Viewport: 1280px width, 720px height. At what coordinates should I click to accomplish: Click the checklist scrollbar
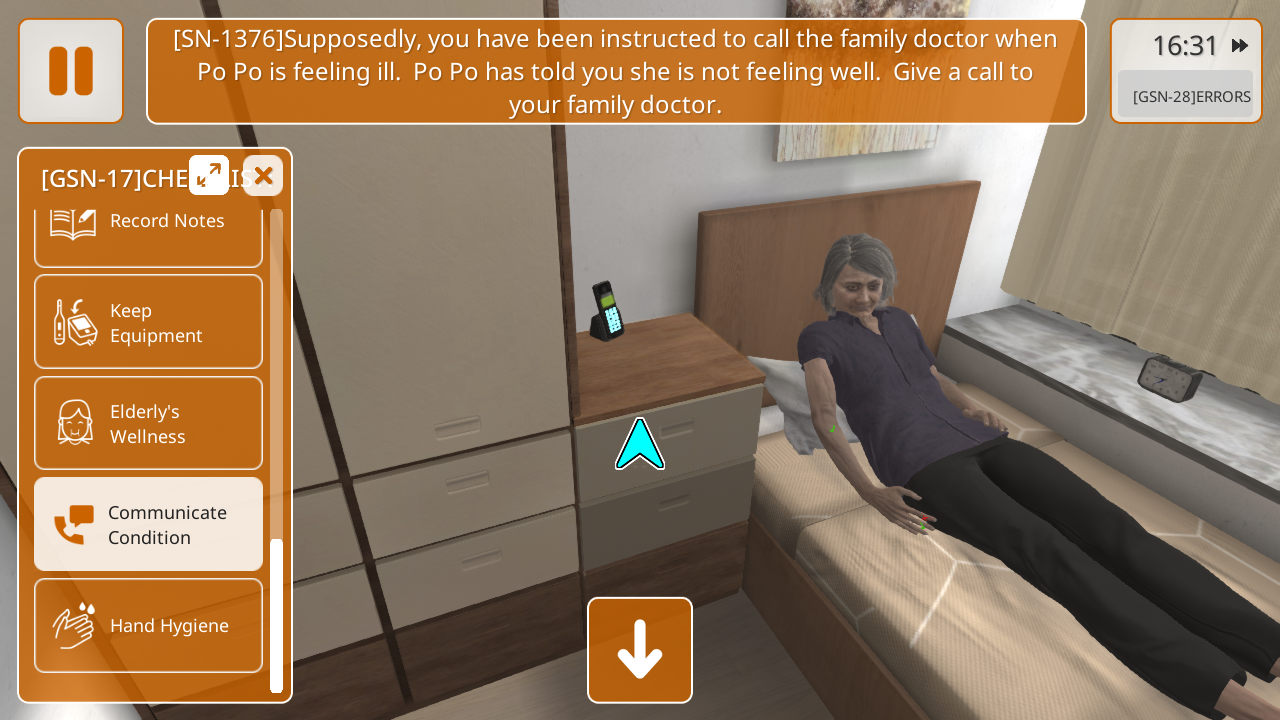[x=277, y=614]
